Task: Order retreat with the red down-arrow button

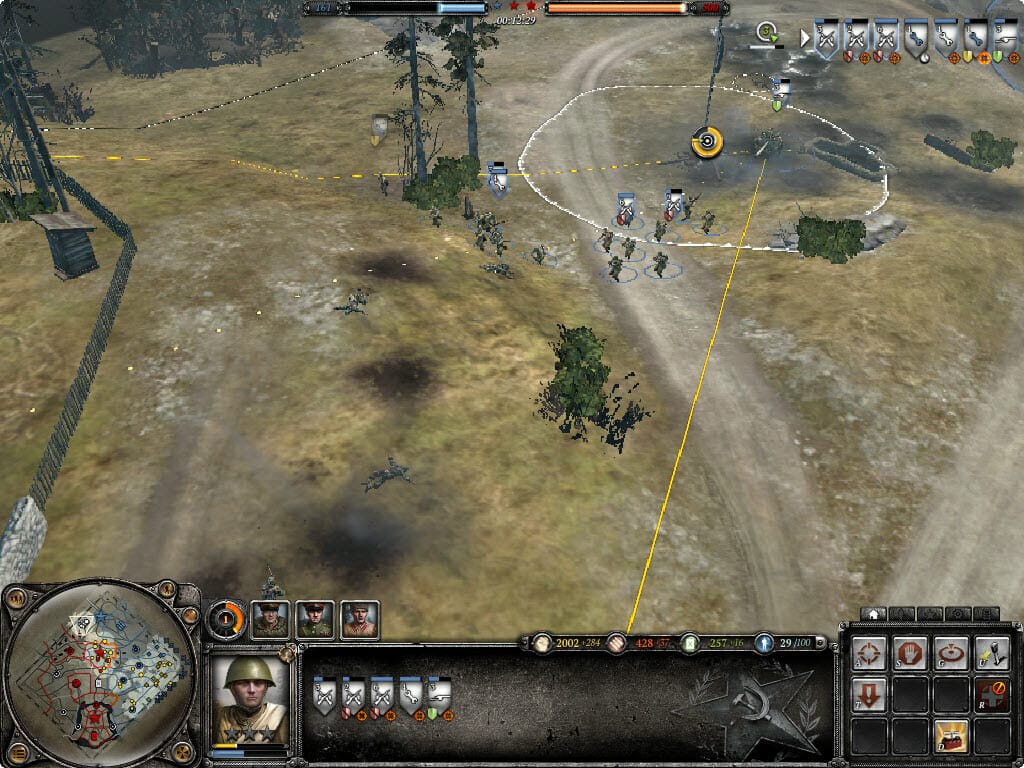Action: pyautogui.click(x=869, y=695)
